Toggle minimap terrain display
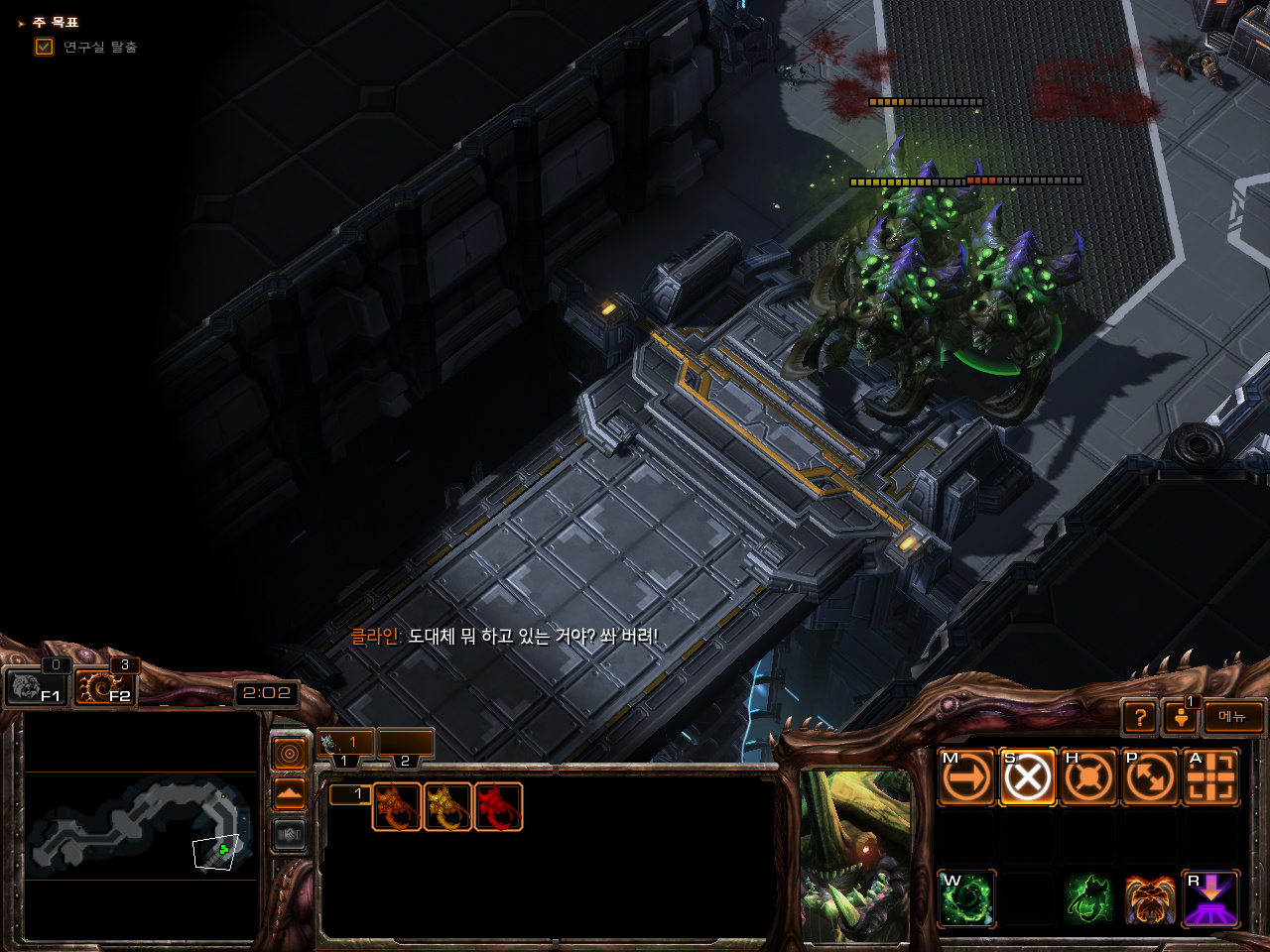Viewport: 1270px width, 952px height. coord(289,794)
